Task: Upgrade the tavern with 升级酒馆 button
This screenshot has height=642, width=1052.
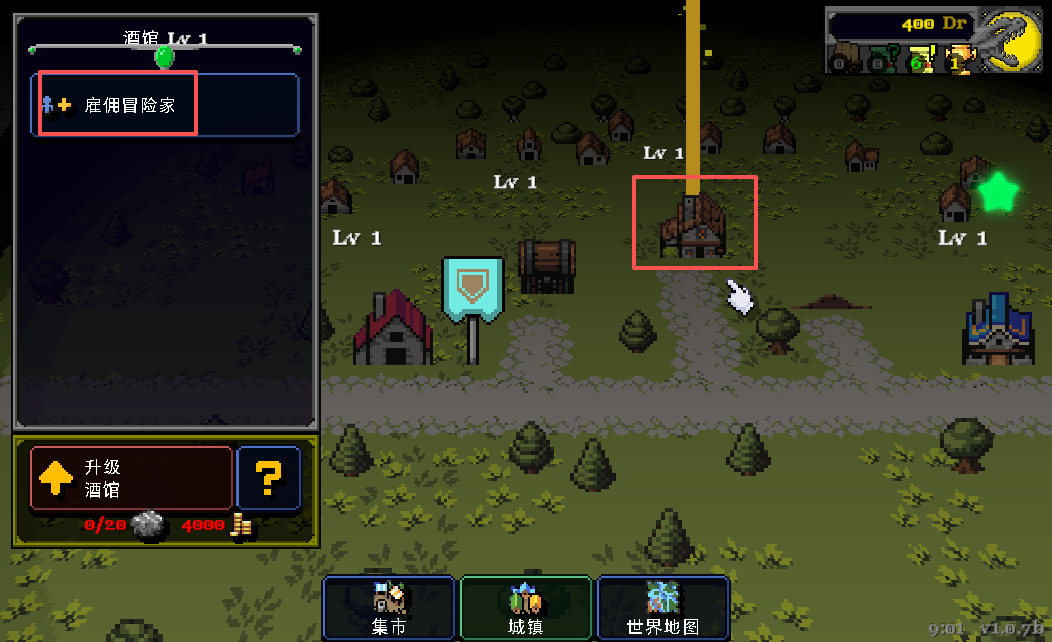Action: (x=131, y=478)
